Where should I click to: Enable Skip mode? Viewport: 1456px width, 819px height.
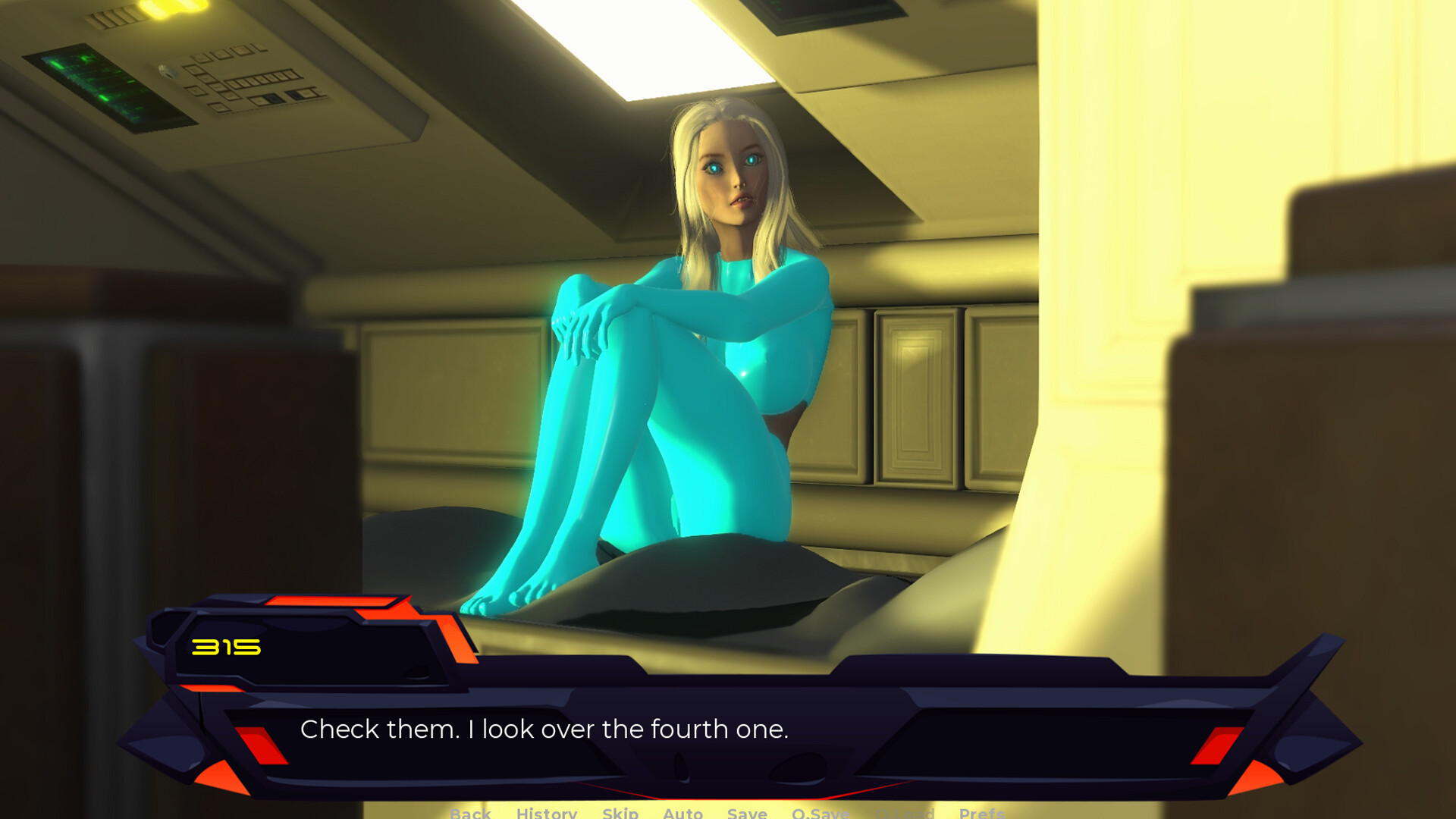tap(620, 813)
